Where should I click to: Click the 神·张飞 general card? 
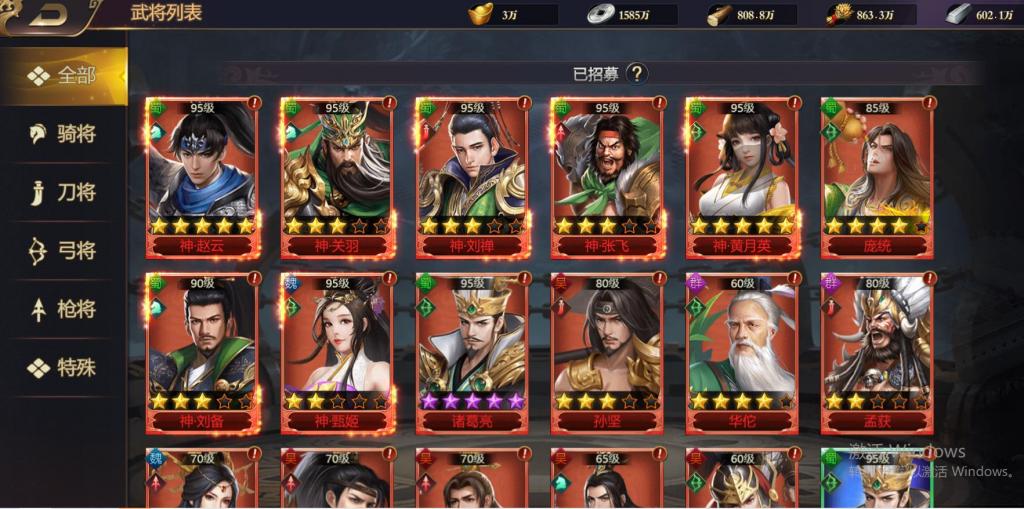point(607,176)
